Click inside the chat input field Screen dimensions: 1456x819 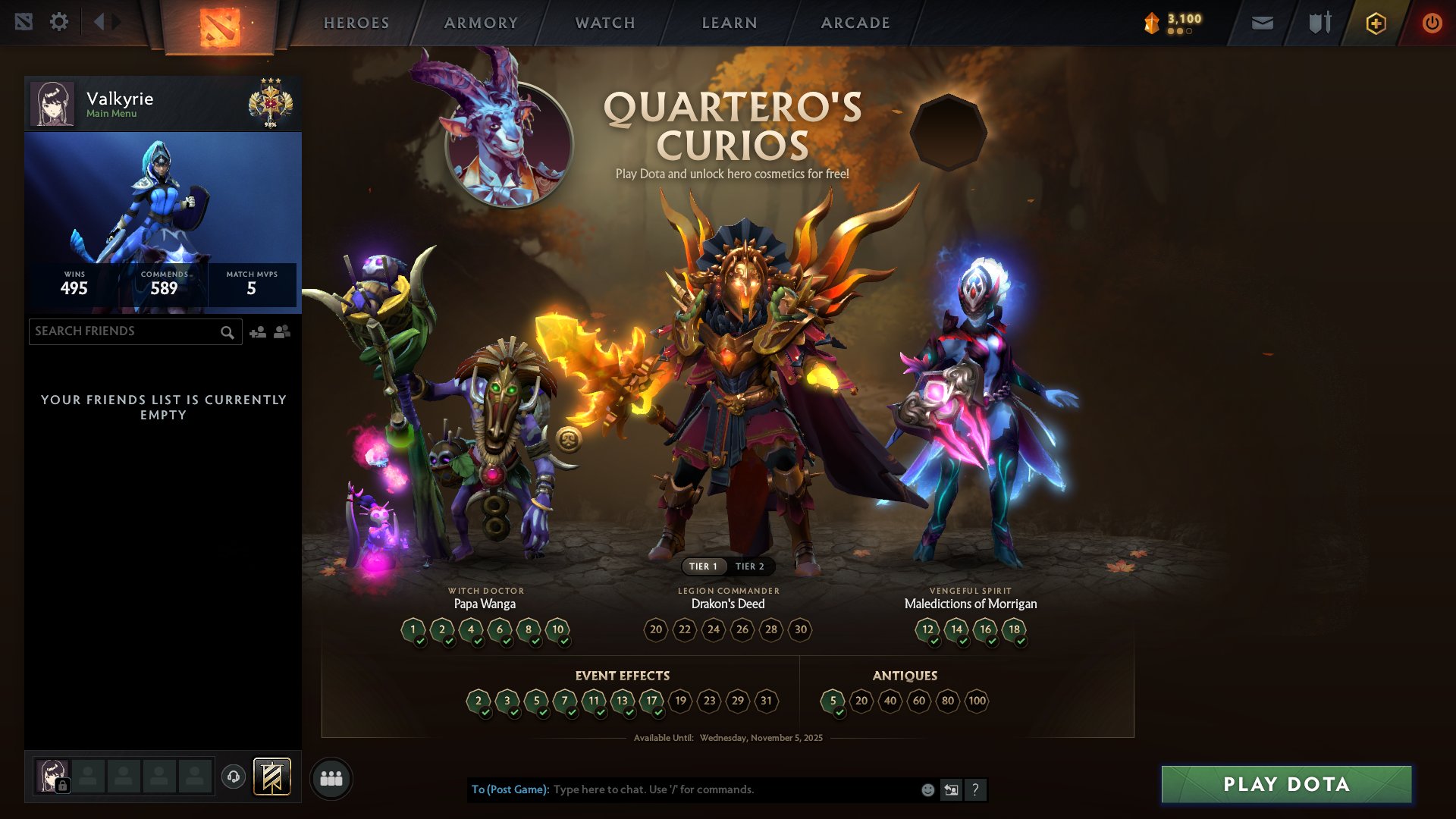(720, 789)
